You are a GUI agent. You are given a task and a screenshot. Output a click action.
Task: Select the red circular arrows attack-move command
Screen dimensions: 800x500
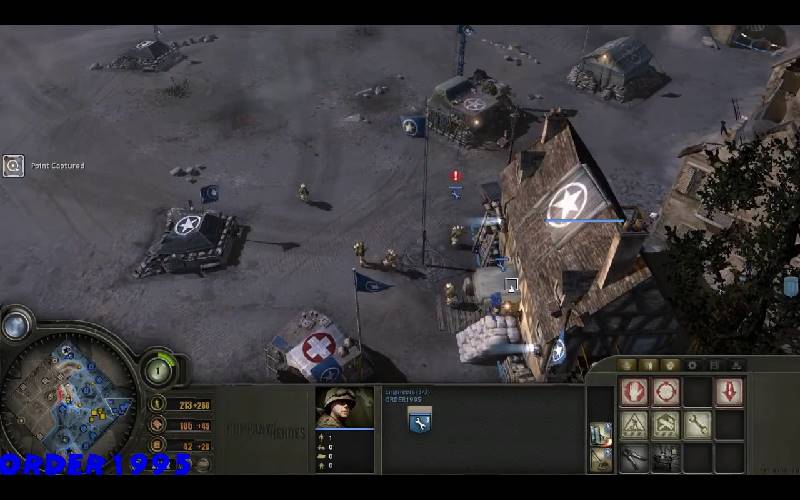pos(666,390)
